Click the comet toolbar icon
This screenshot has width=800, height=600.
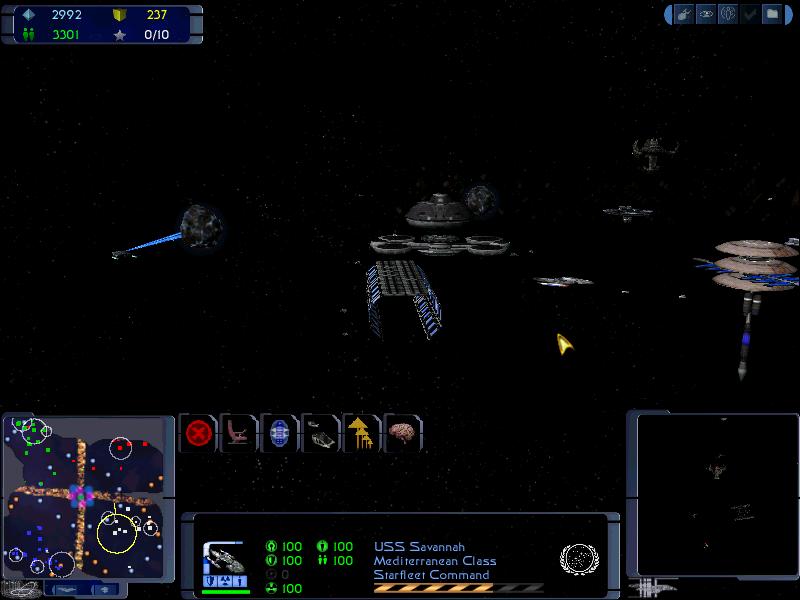684,14
